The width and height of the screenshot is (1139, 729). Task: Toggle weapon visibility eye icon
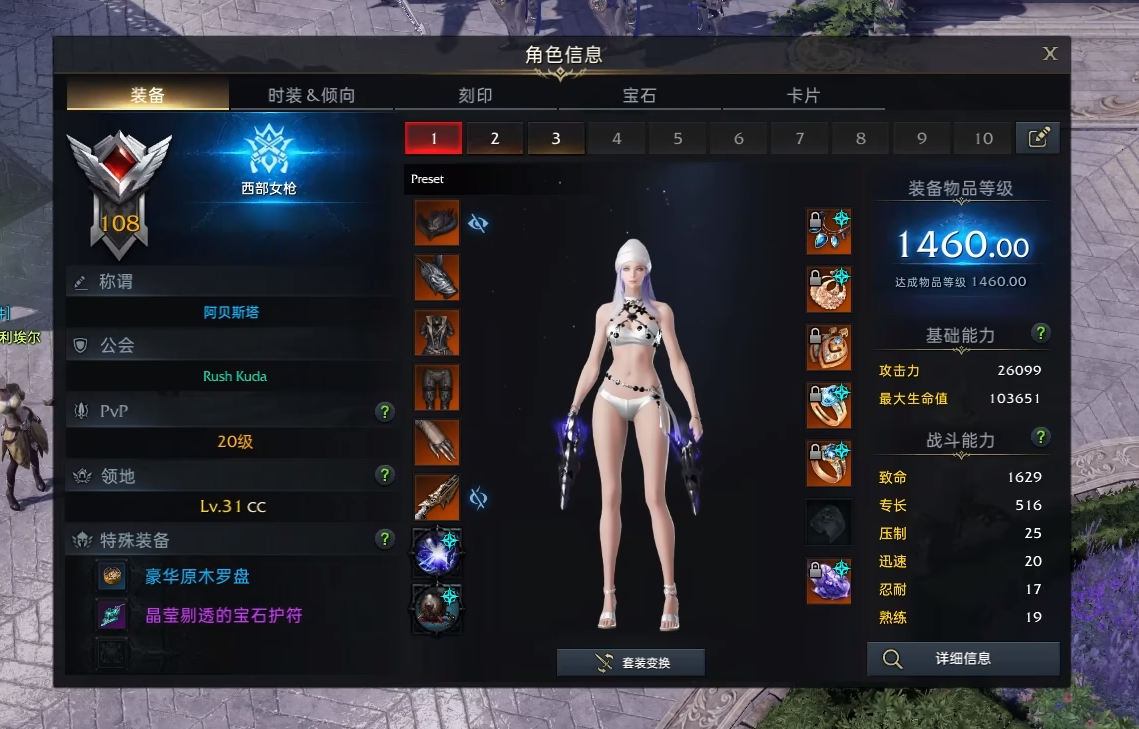tap(478, 497)
